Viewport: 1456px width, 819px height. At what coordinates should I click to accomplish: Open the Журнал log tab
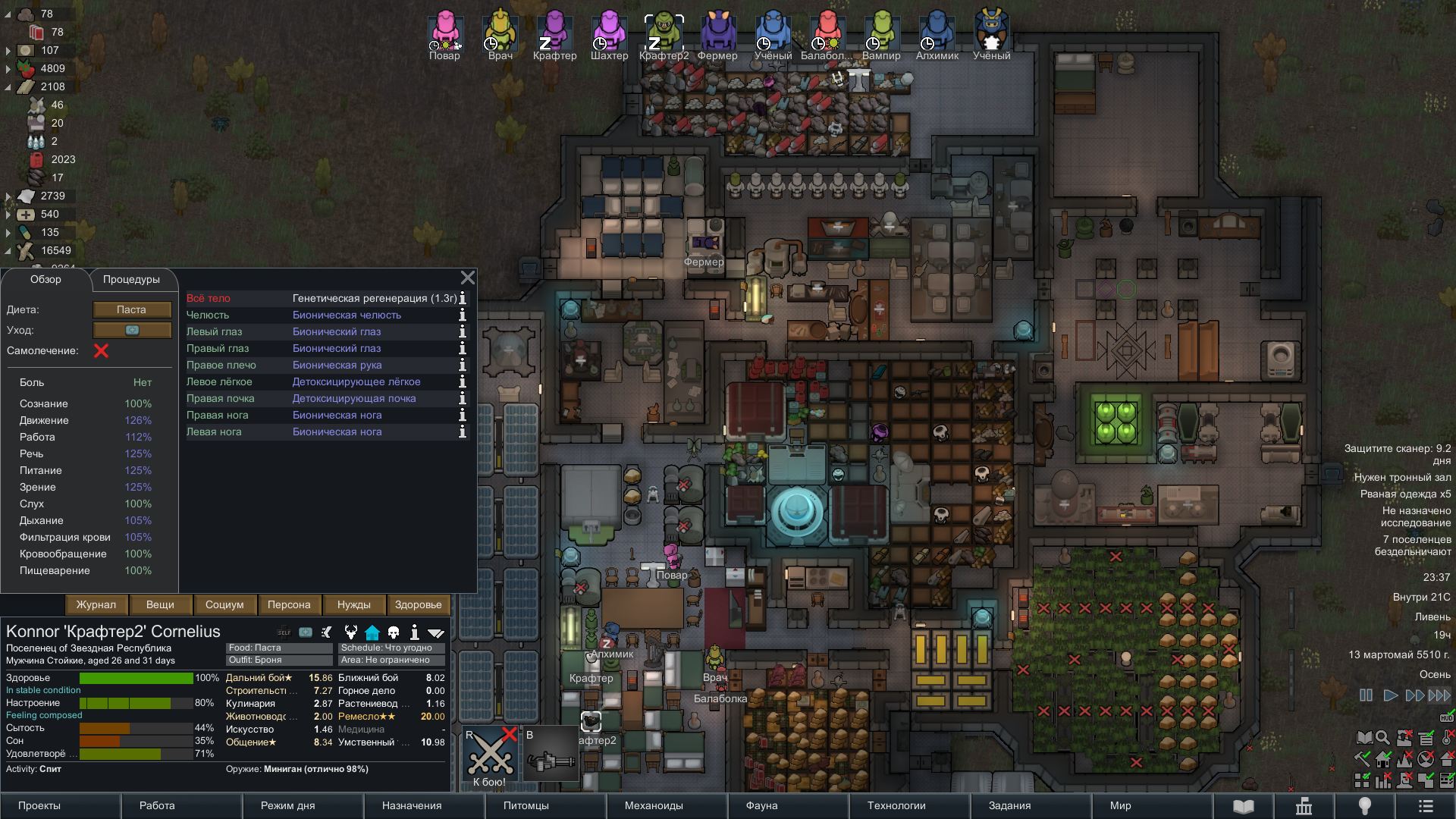pyautogui.click(x=96, y=604)
